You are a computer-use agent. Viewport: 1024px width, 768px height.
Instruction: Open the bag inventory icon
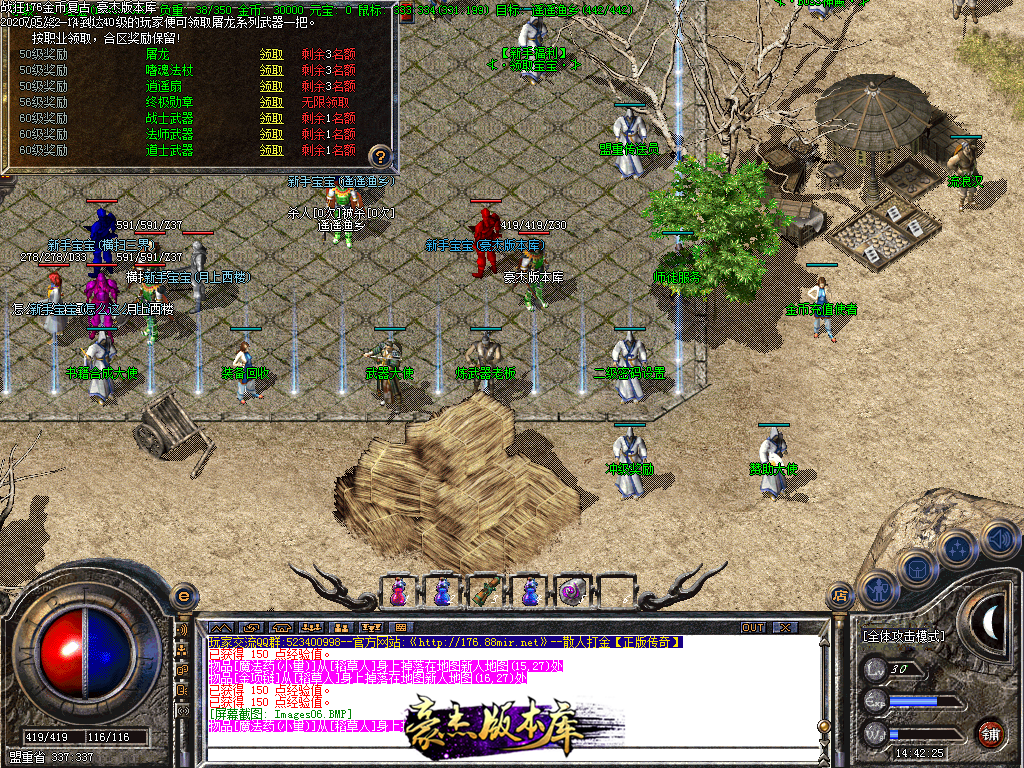point(916,568)
